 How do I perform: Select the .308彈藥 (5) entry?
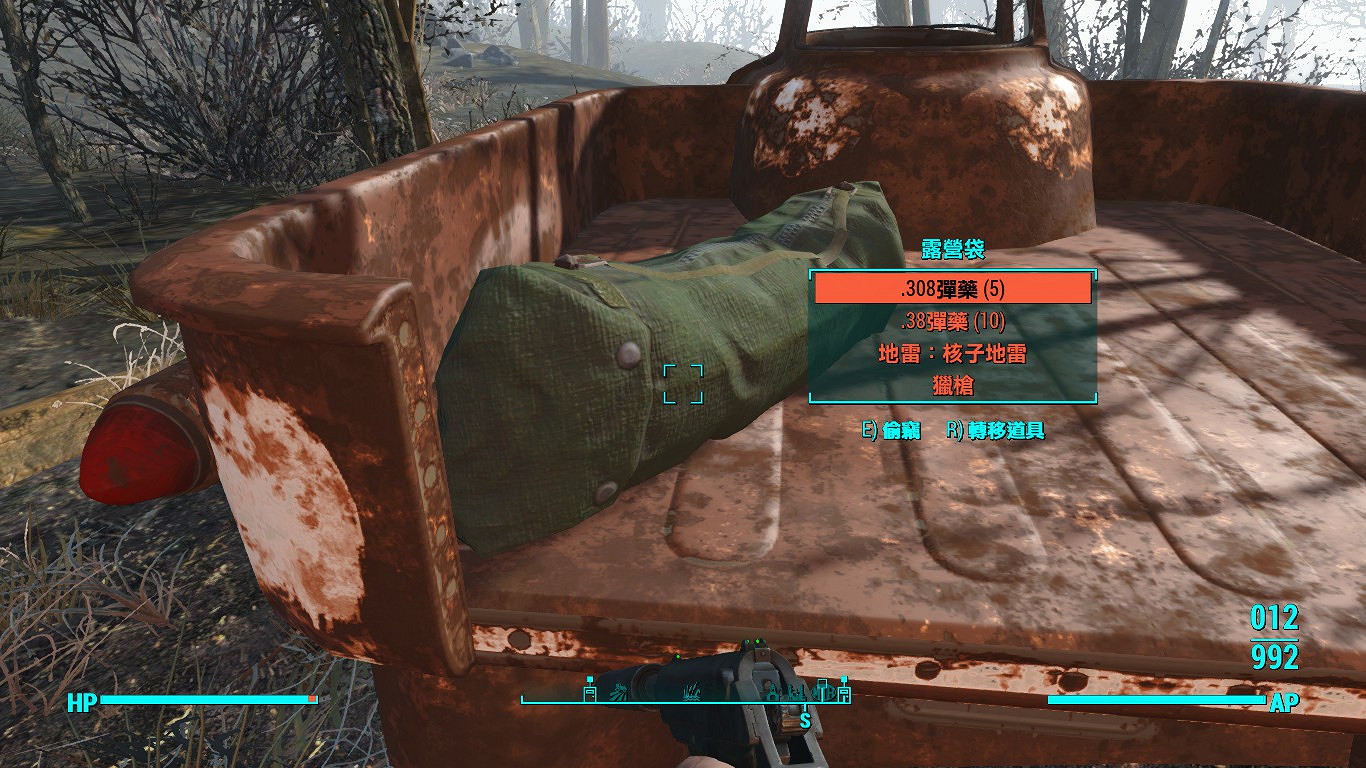(x=952, y=289)
